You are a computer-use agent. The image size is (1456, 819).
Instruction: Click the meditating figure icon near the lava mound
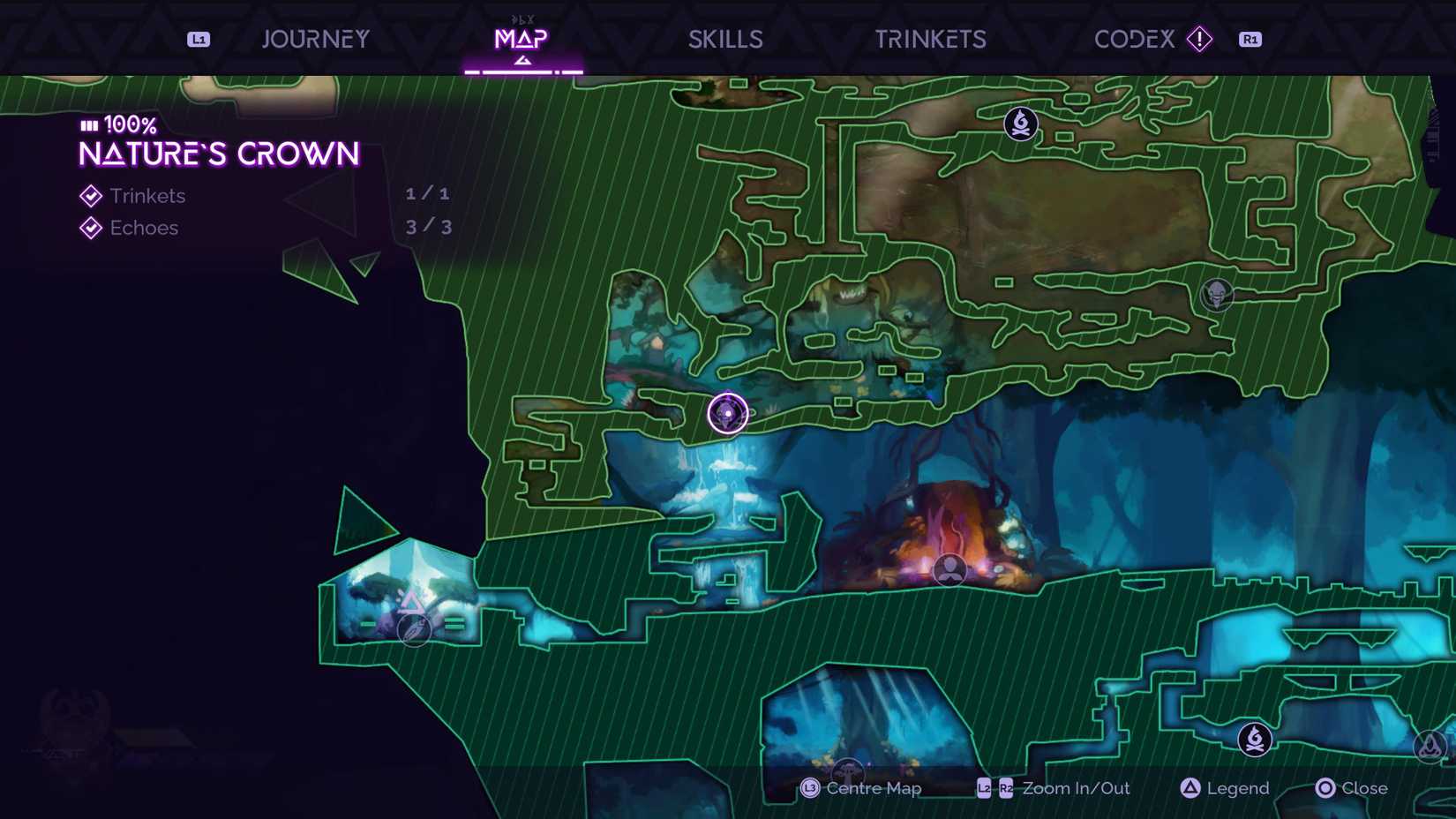949,570
